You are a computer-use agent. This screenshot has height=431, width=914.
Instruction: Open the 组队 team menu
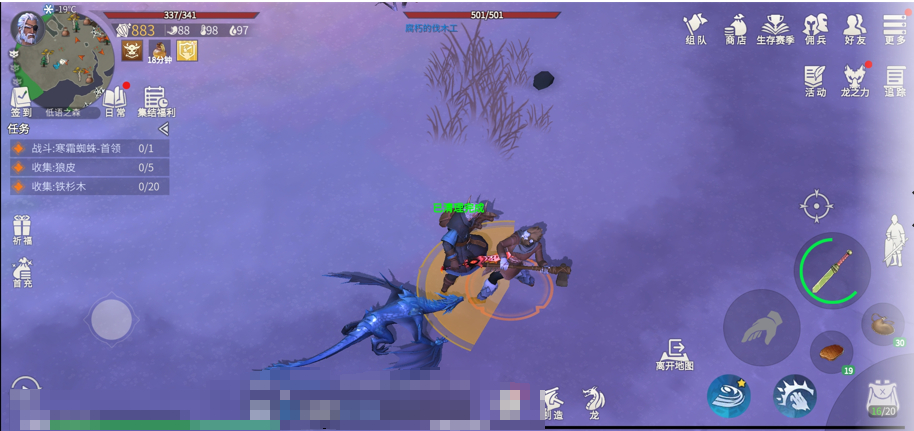click(x=696, y=28)
